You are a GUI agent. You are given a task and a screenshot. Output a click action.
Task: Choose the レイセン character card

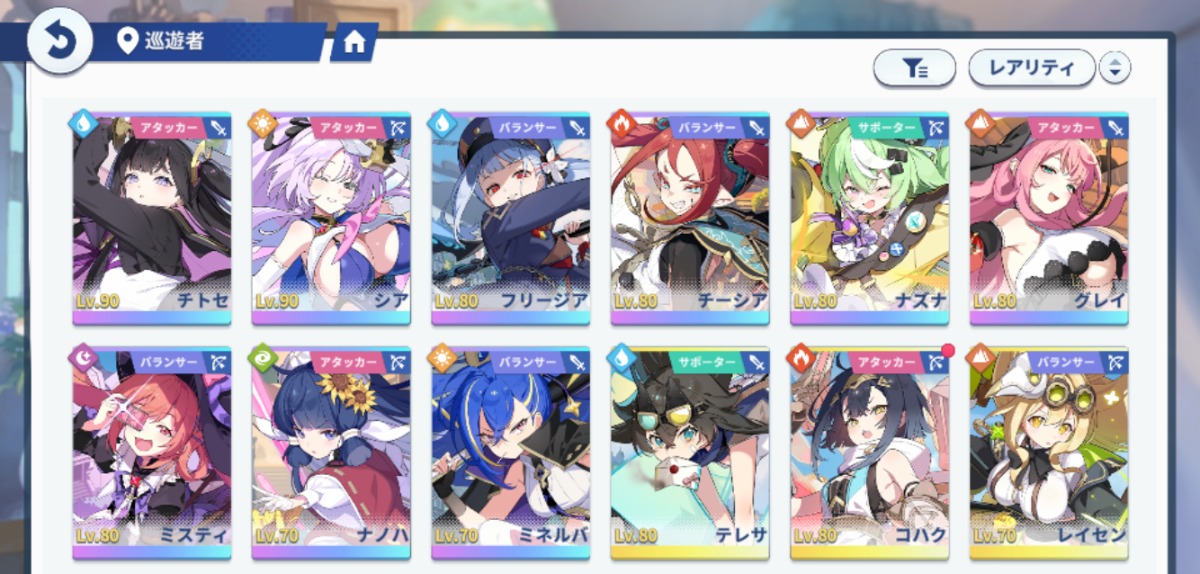(1049, 452)
